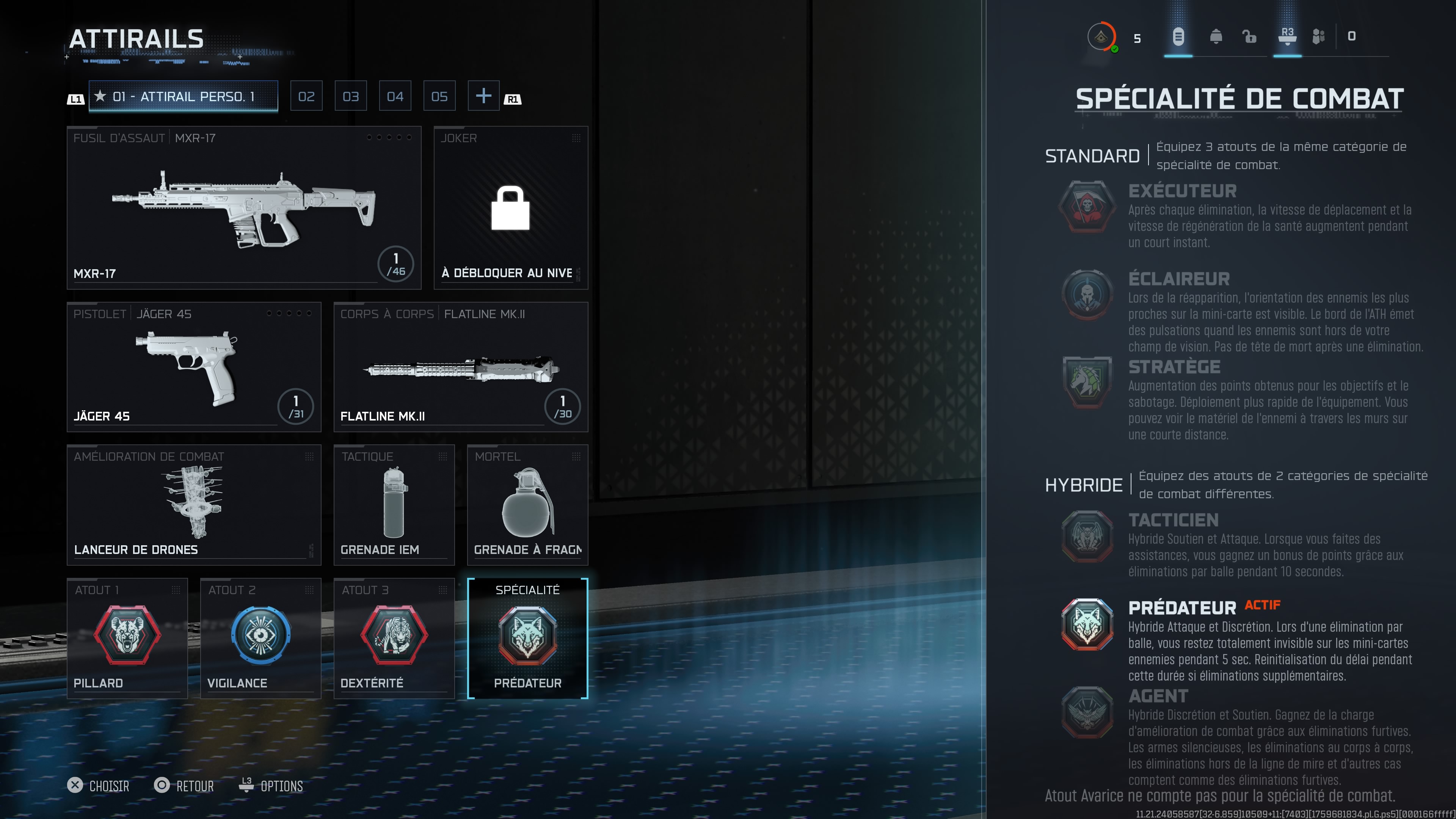
Task: Open the Jäger 45 pistol slot
Action: pyautogui.click(x=194, y=367)
